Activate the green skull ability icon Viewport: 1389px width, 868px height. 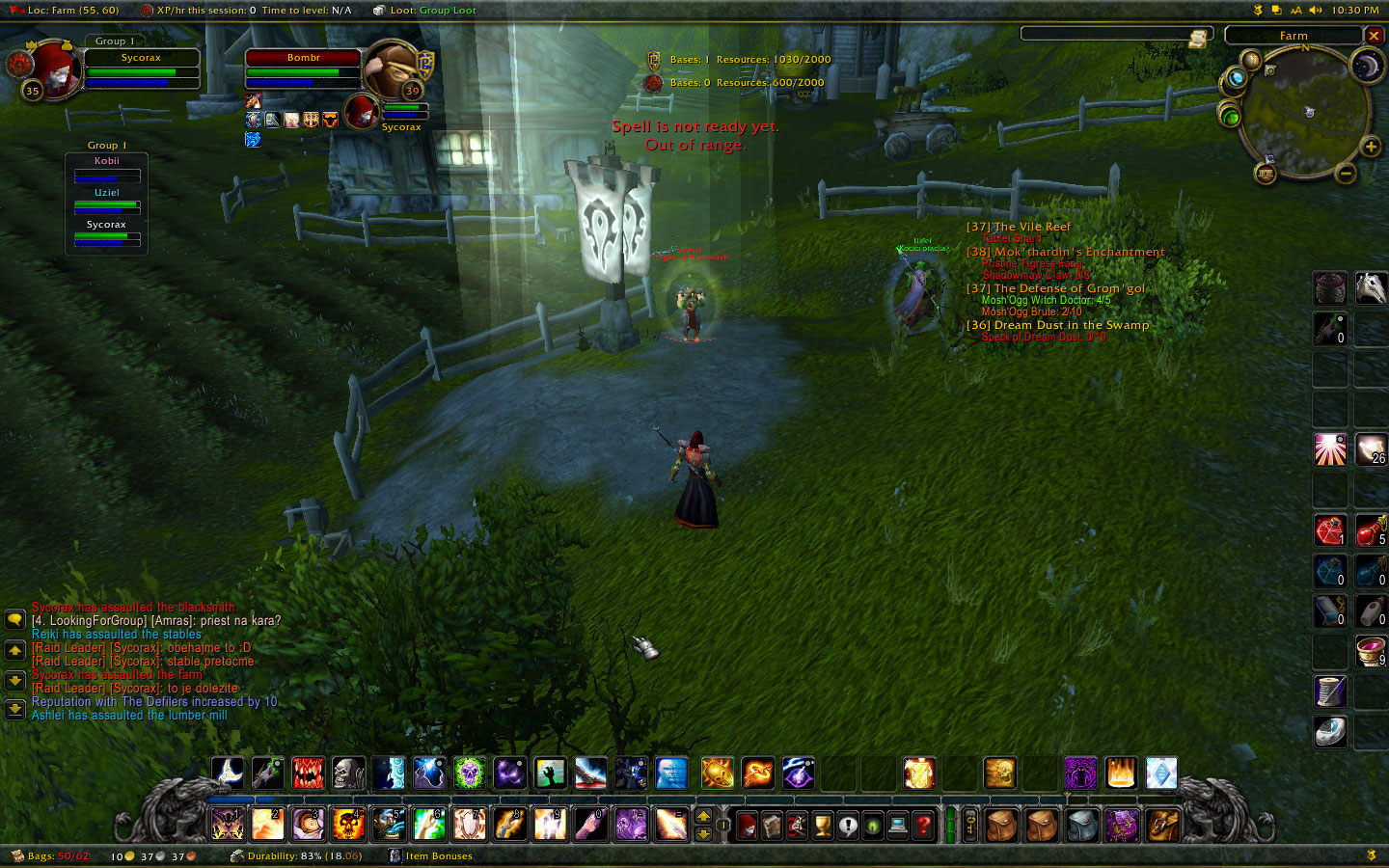470,773
